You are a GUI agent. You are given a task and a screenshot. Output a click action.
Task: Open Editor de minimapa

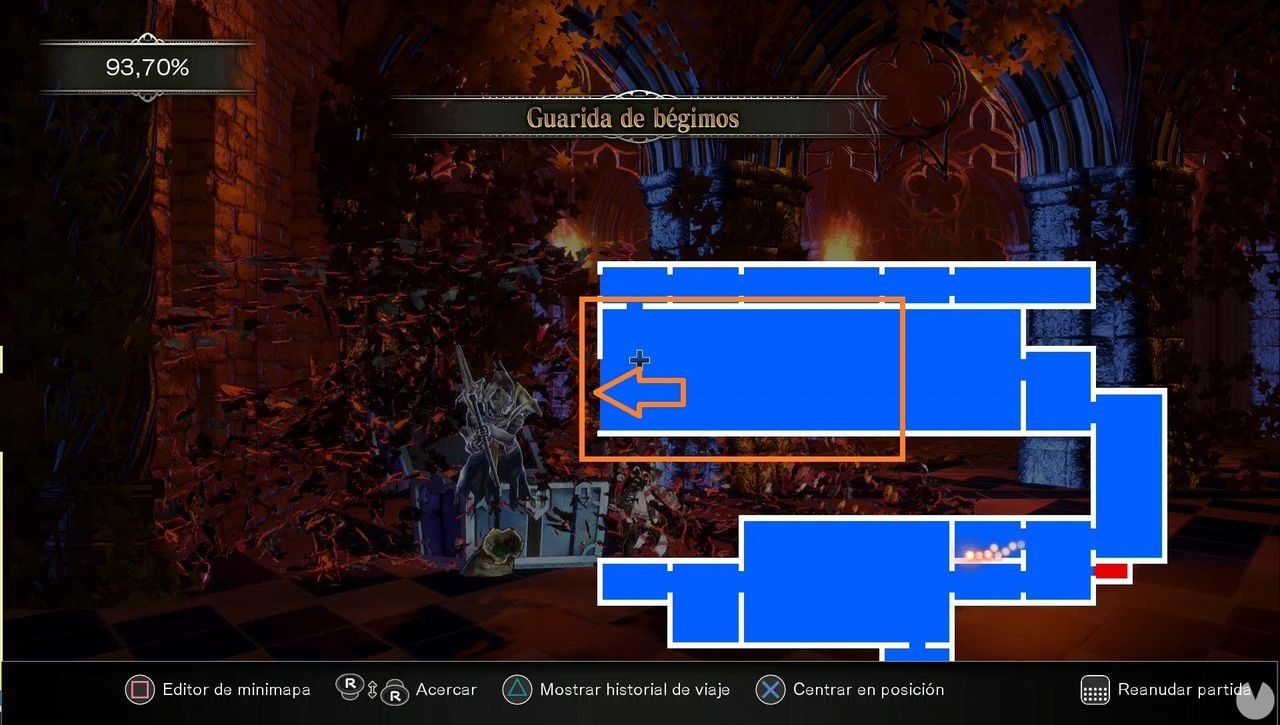tap(236, 690)
